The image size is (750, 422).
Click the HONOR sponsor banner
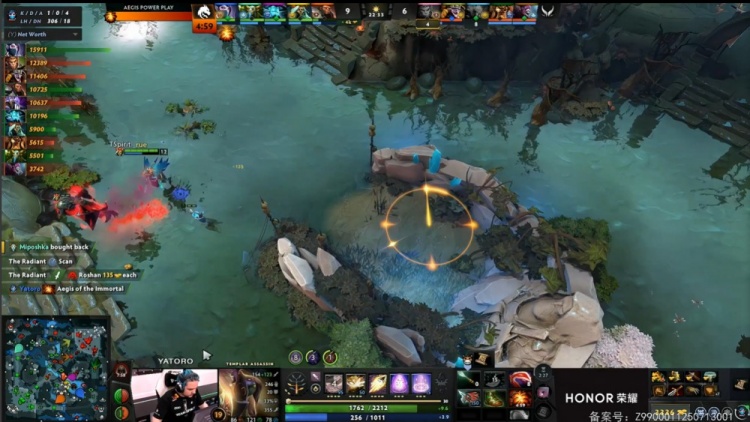[x=600, y=397]
